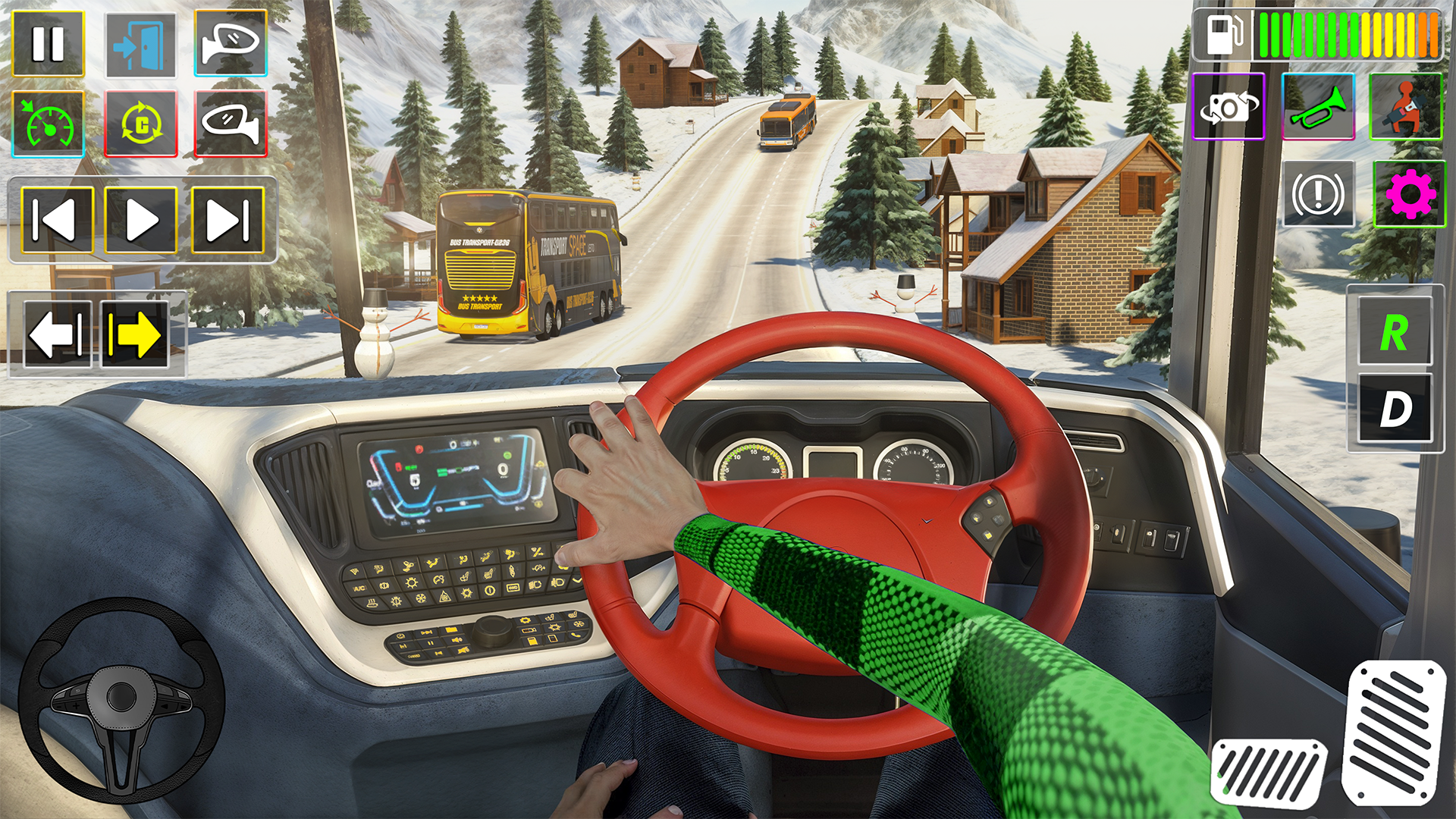
Task: Activate the green speedometer cruise control
Action: coord(49,124)
